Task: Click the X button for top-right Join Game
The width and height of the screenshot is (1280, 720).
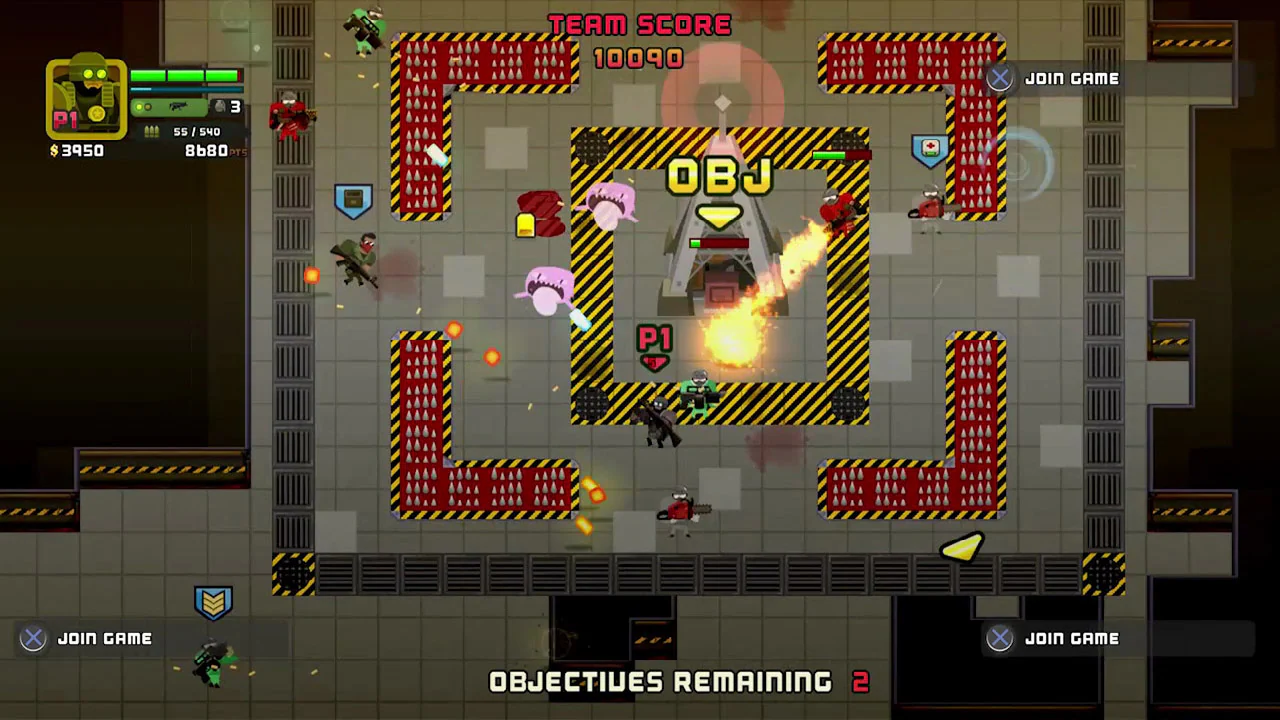Action: click(999, 78)
